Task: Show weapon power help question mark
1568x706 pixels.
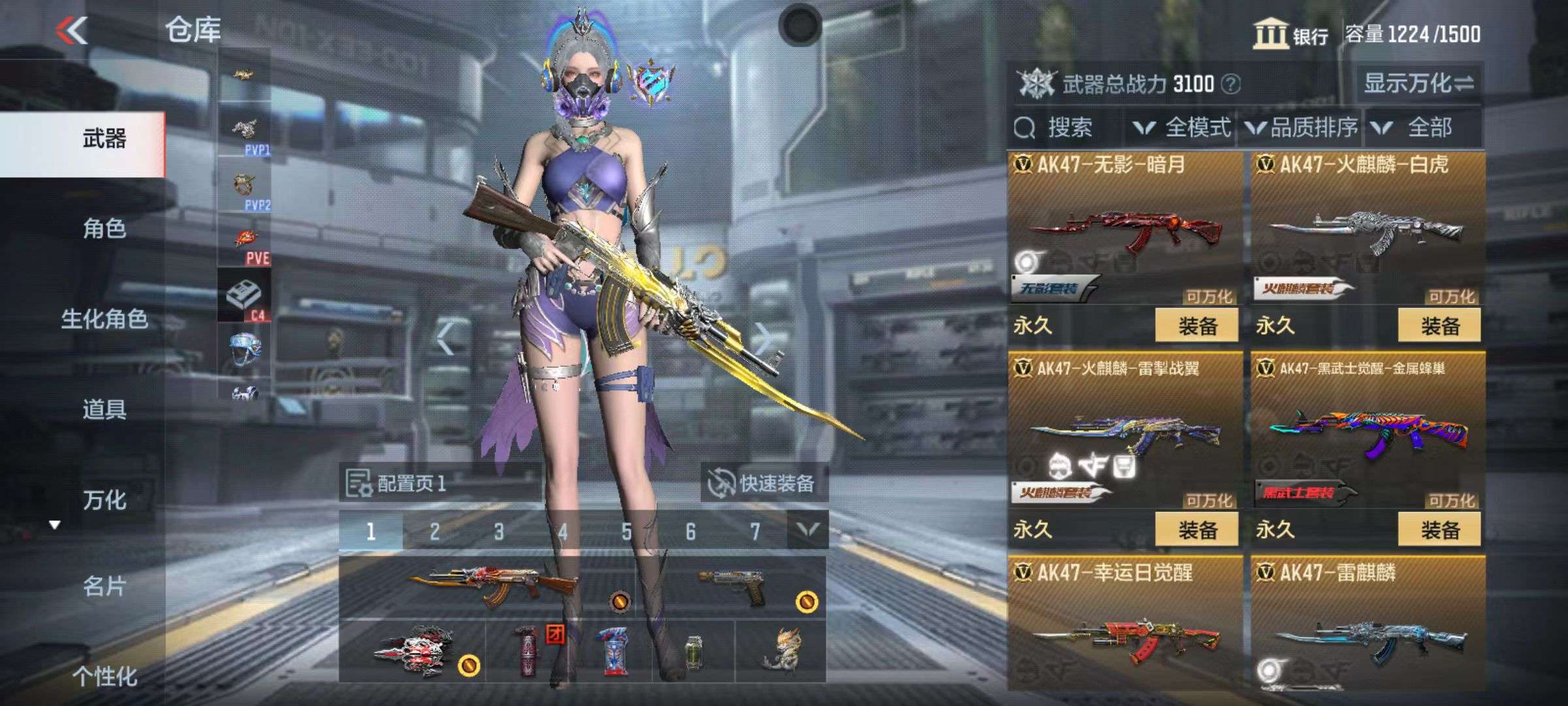Action: 1231,84
